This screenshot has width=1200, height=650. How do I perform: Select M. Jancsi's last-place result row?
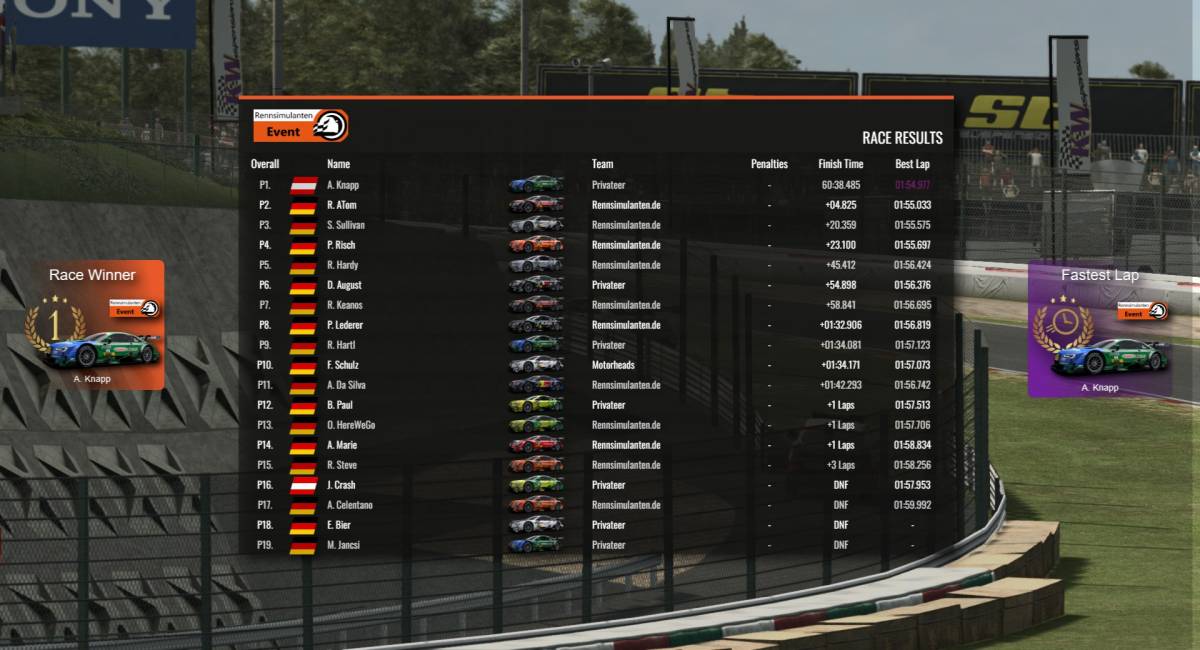tap(343, 545)
